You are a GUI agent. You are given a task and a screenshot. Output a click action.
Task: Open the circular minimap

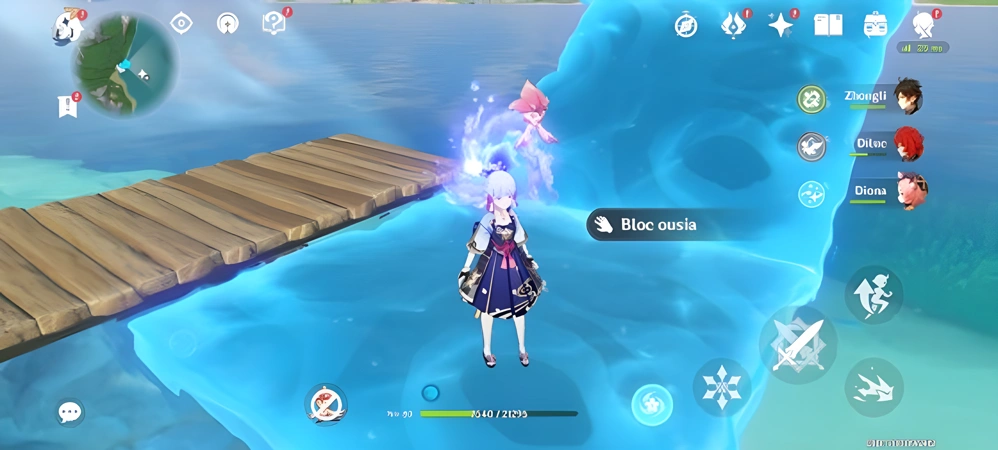tap(124, 65)
